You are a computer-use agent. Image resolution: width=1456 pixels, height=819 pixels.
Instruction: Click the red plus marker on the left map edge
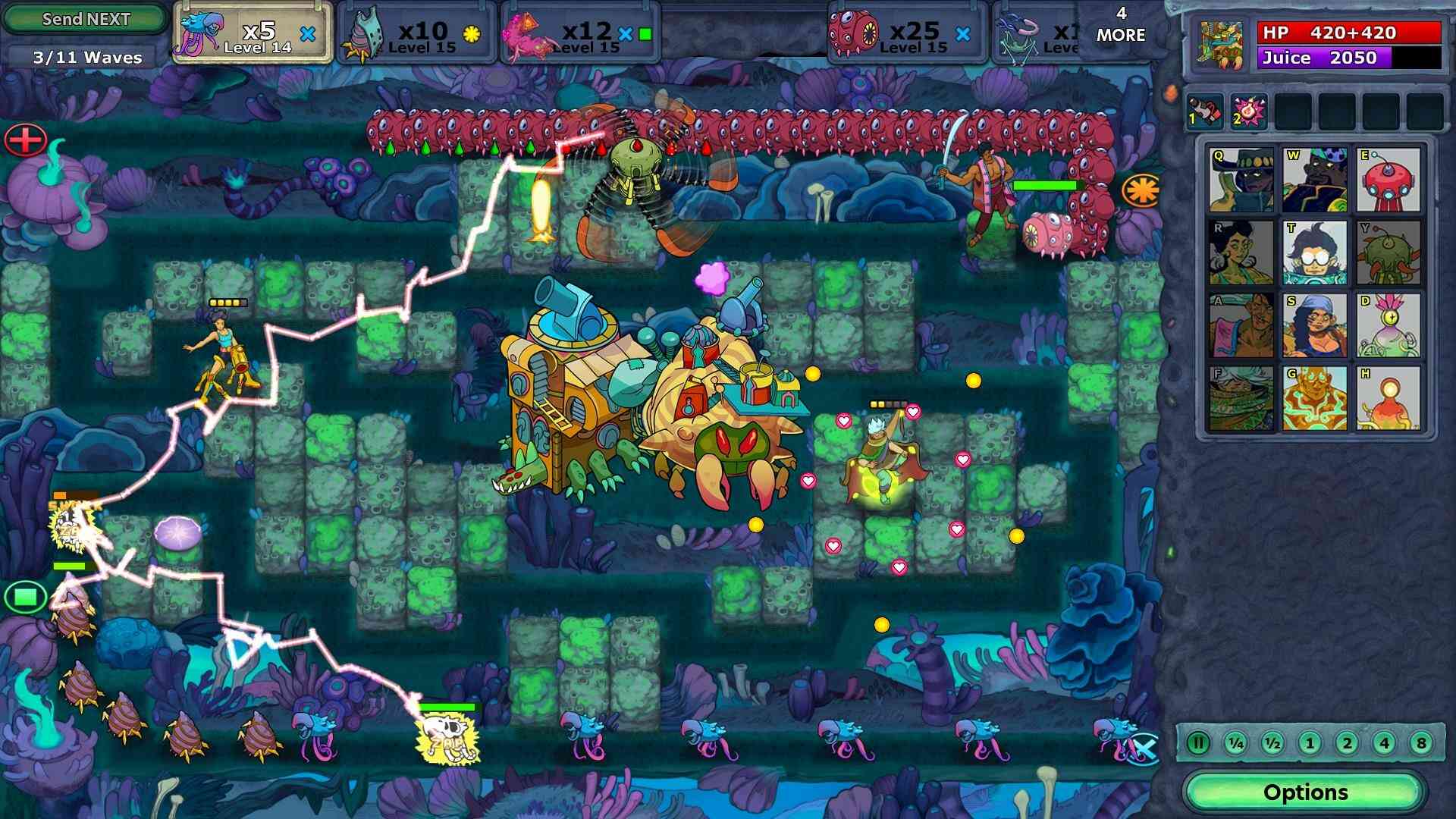pos(25,140)
